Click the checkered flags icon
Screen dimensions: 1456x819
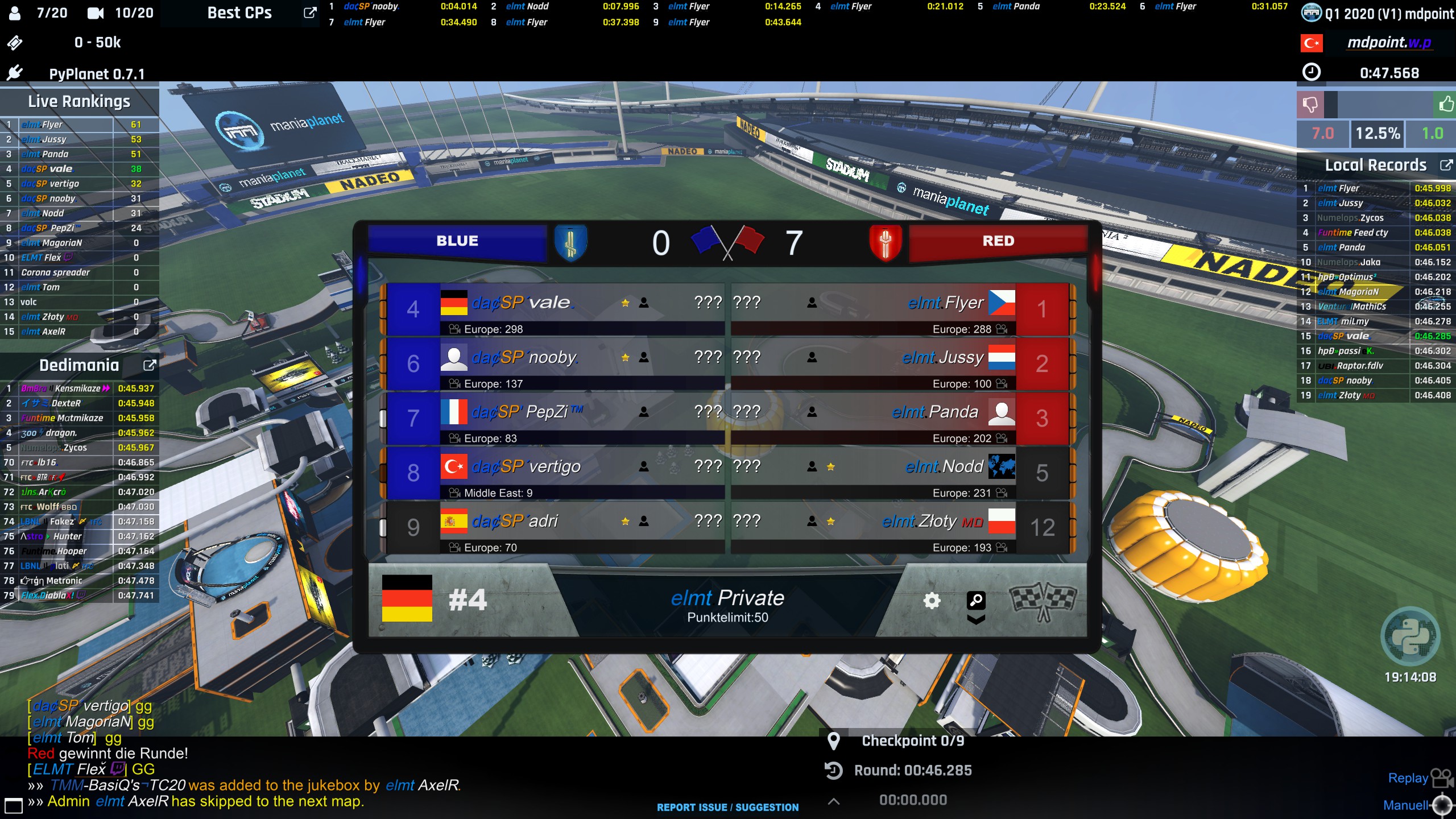pos(1043,602)
